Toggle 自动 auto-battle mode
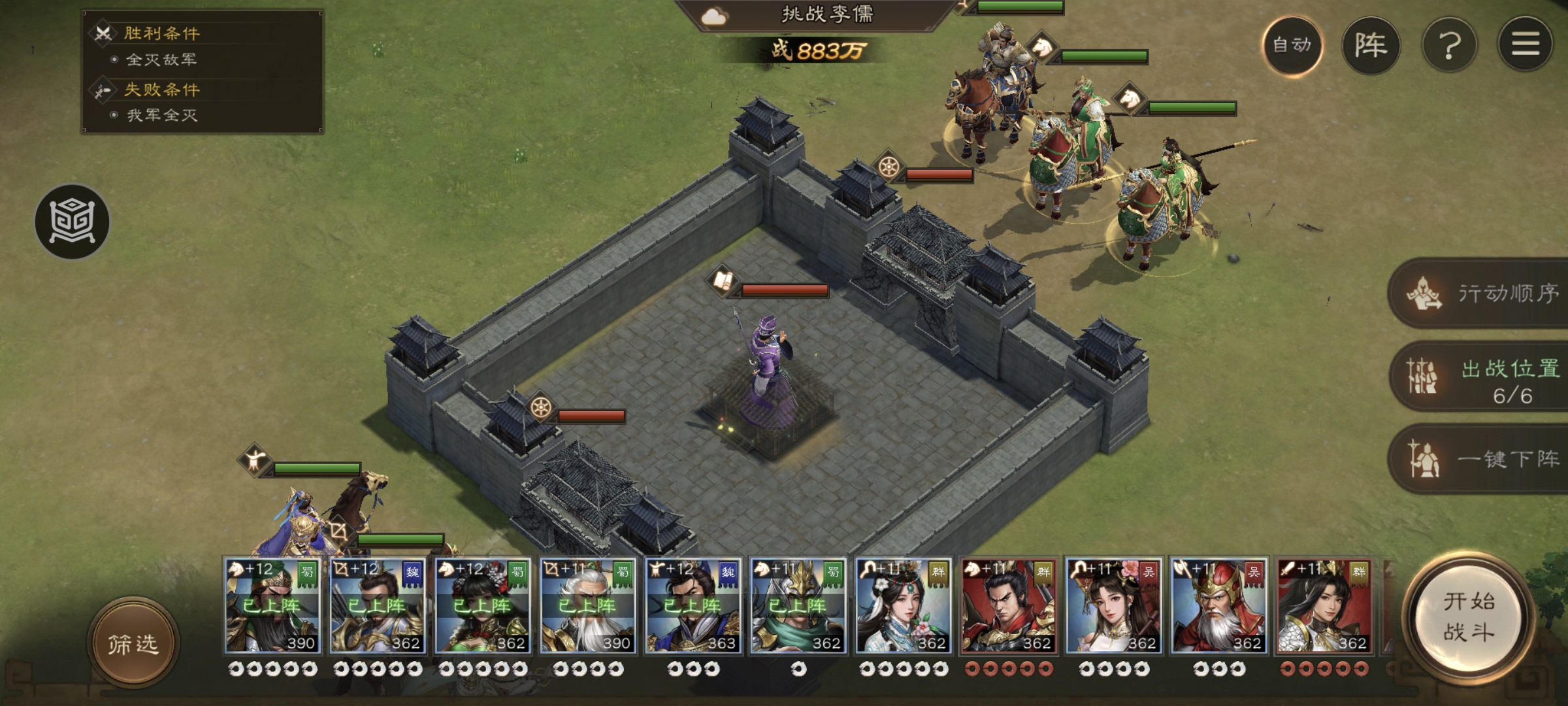The width and height of the screenshot is (1568, 706). click(1292, 45)
